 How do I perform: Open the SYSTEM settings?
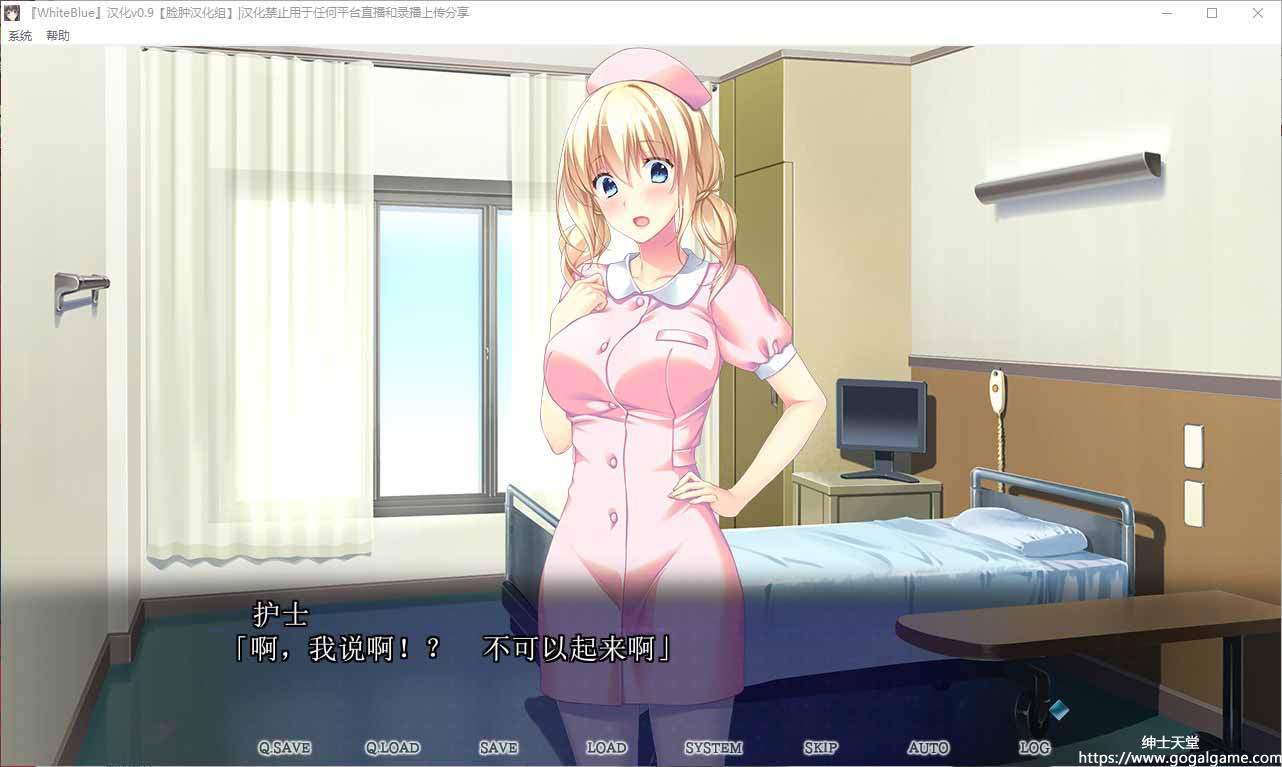tap(713, 748)
